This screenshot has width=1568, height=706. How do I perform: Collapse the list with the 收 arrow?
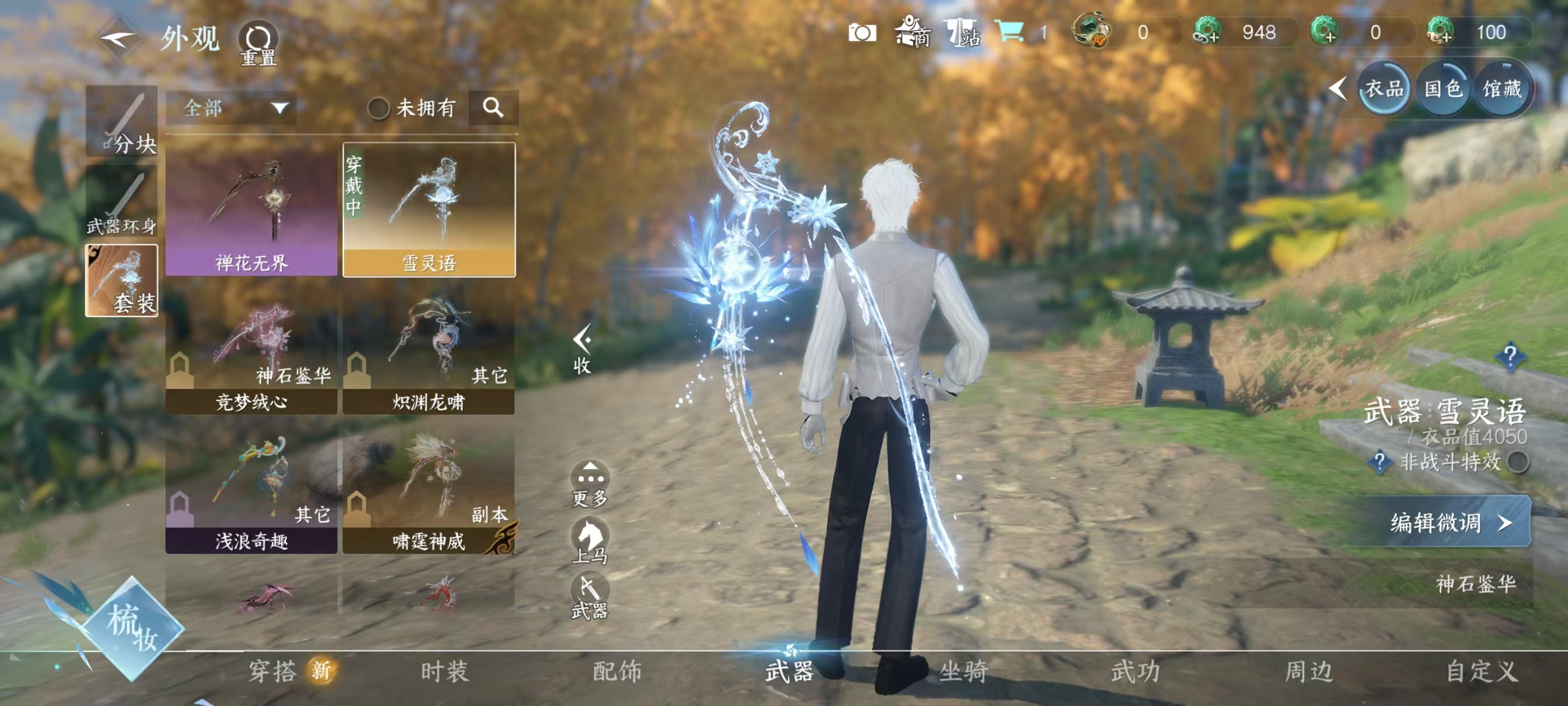click(582, 349)
